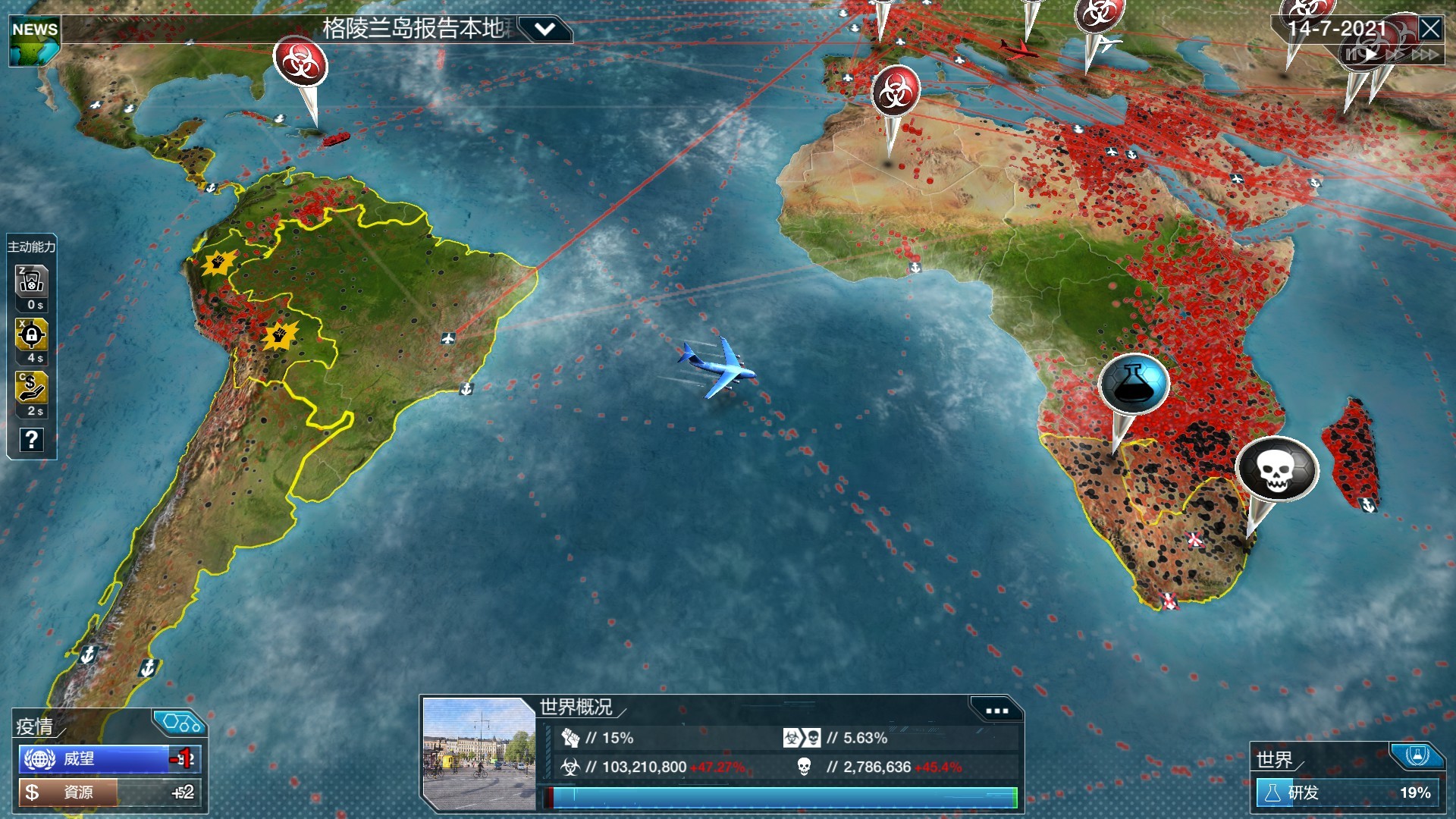Pop the blue research flask bubble

pyautogui.click(x=1134, y=384)
